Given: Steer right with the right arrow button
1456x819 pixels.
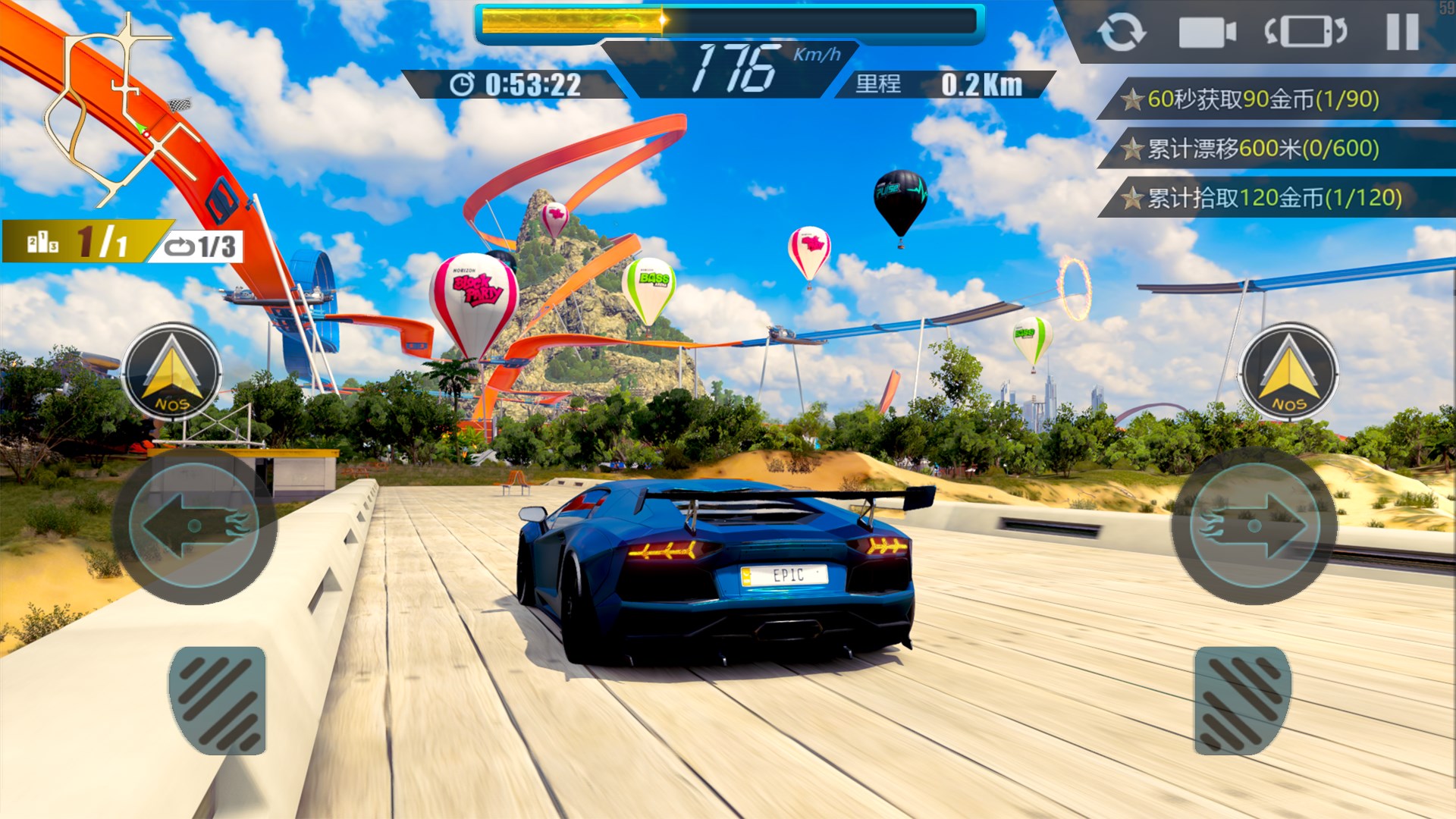Looking at the screenshot, I should [1254, 526].
